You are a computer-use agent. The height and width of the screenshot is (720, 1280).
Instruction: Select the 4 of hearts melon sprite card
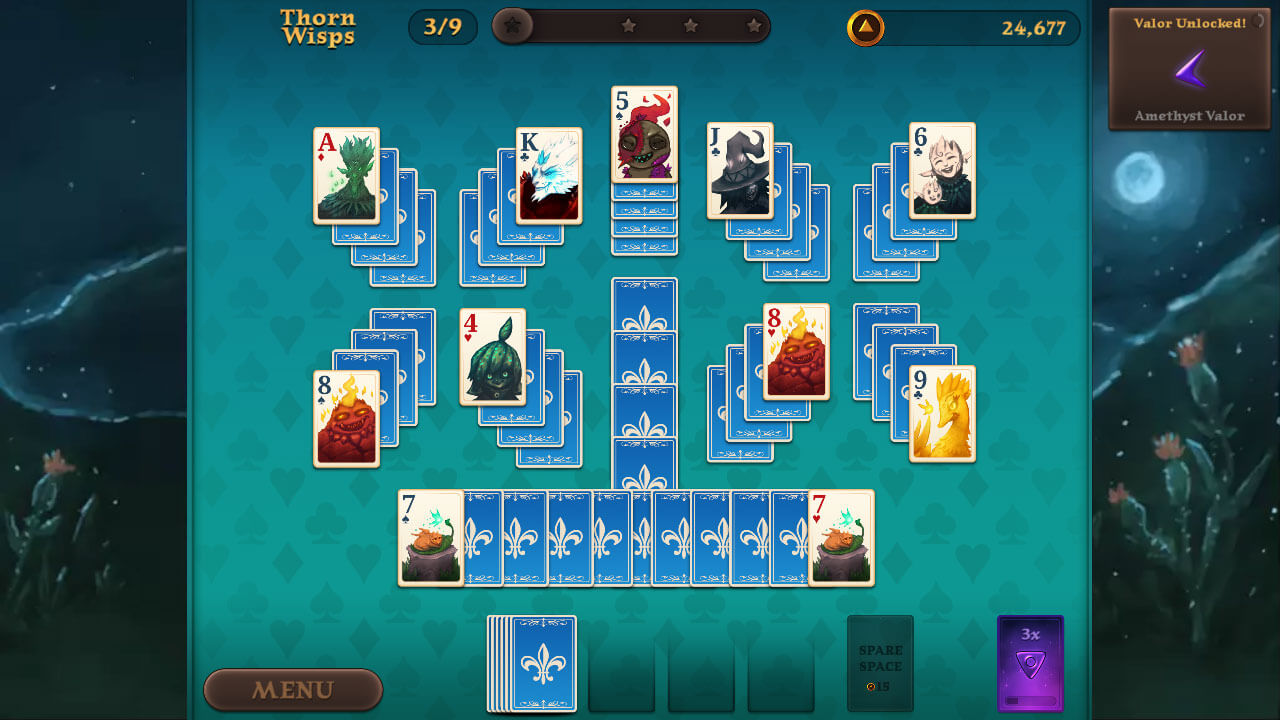[494, 360]
